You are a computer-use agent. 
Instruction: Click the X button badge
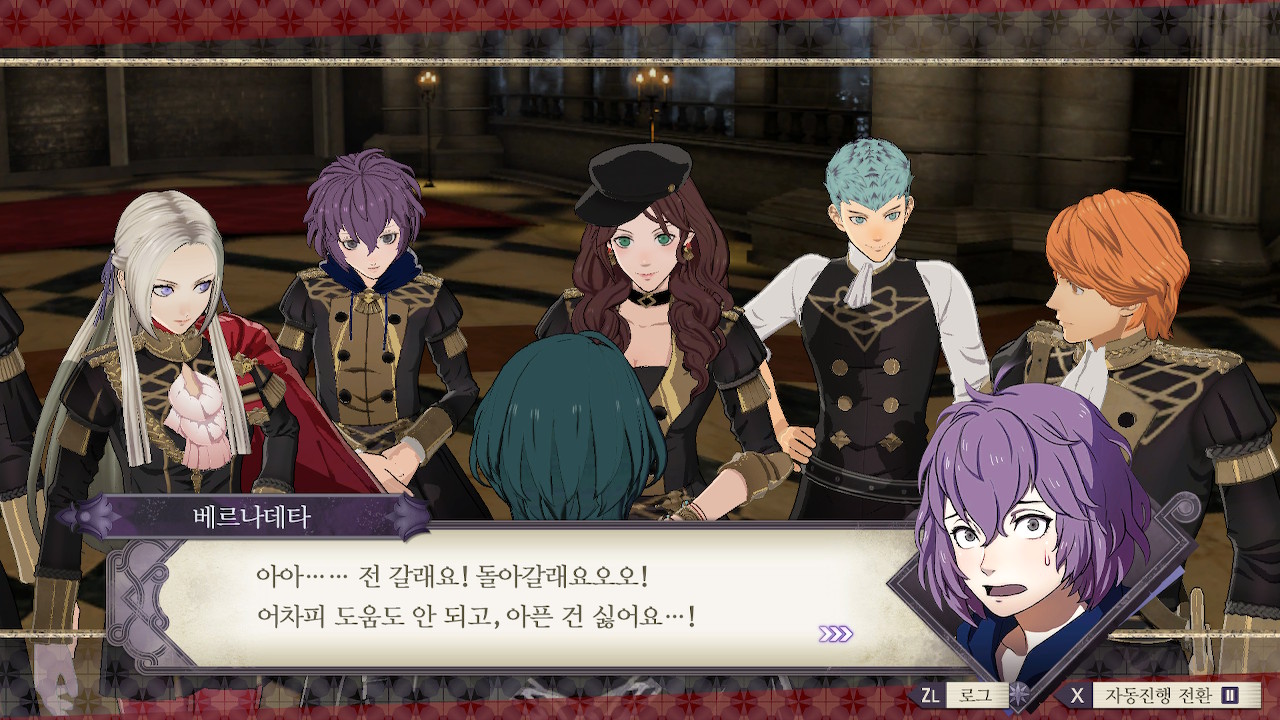coord(1078,695)
